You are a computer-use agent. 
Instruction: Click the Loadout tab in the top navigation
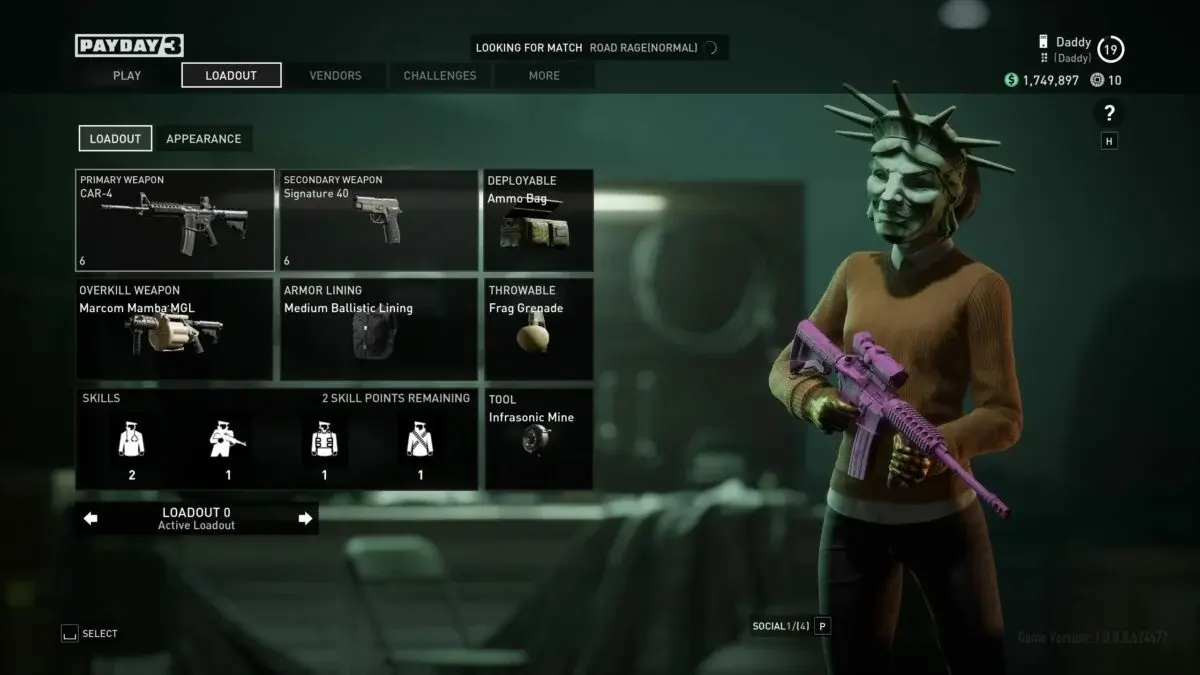point(231,75)
